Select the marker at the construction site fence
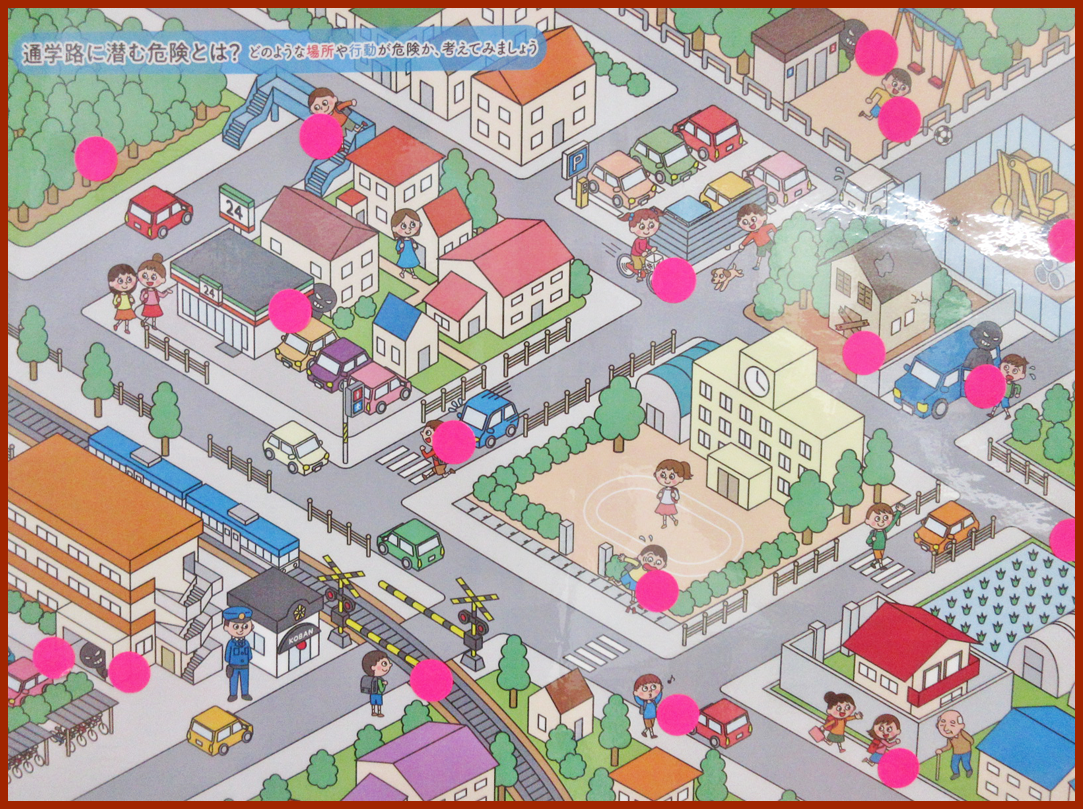Screen dimensions: 1083x809 click(1067, 240)
